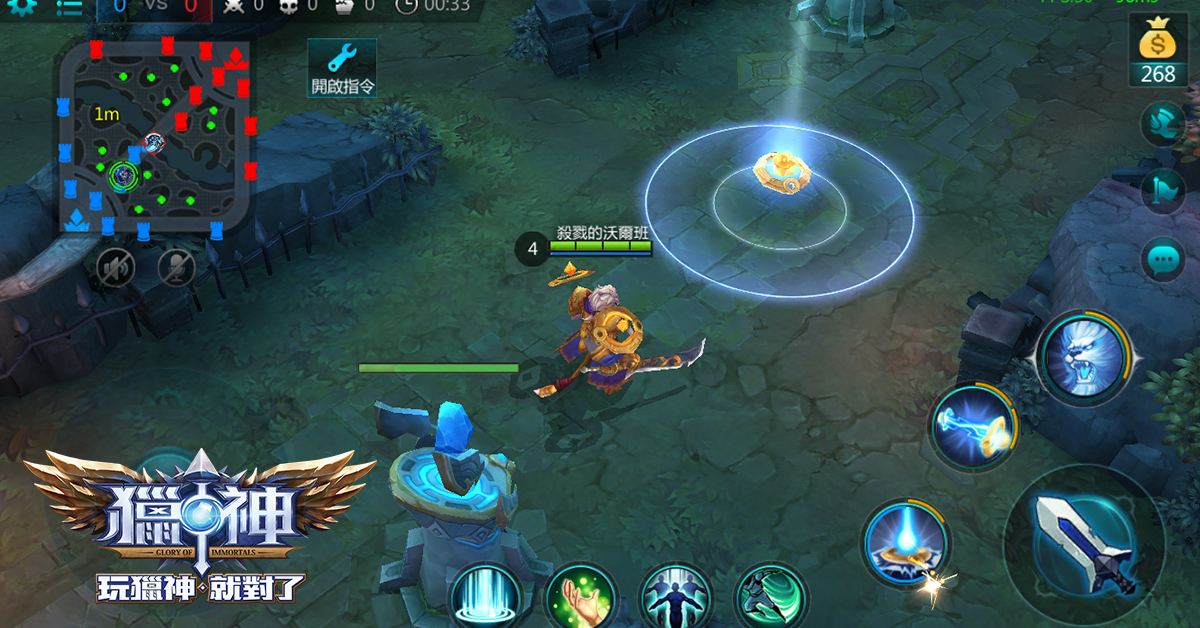1200x628 pixels.
Task: Click the battlefield minimap
Action: 155,137
